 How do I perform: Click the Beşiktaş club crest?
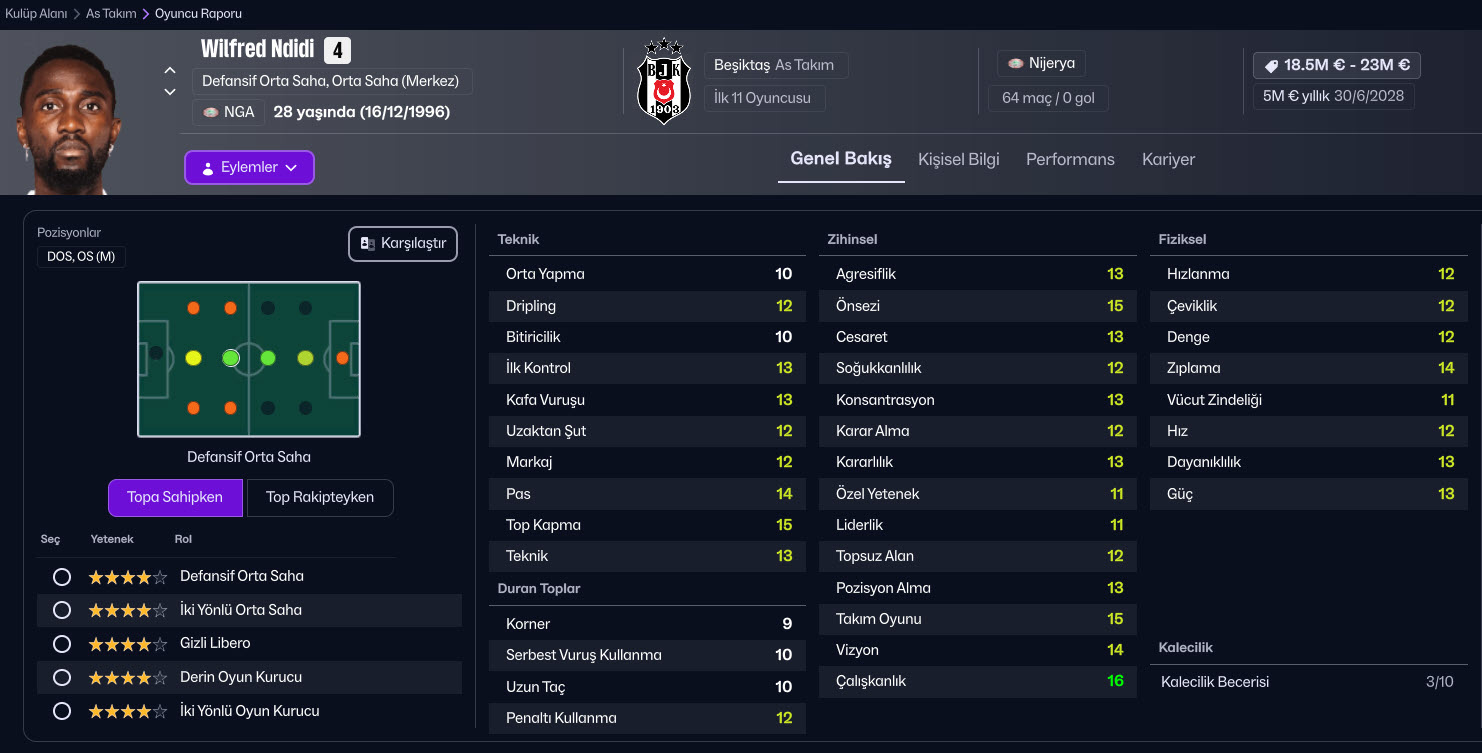tap(663, 82)
